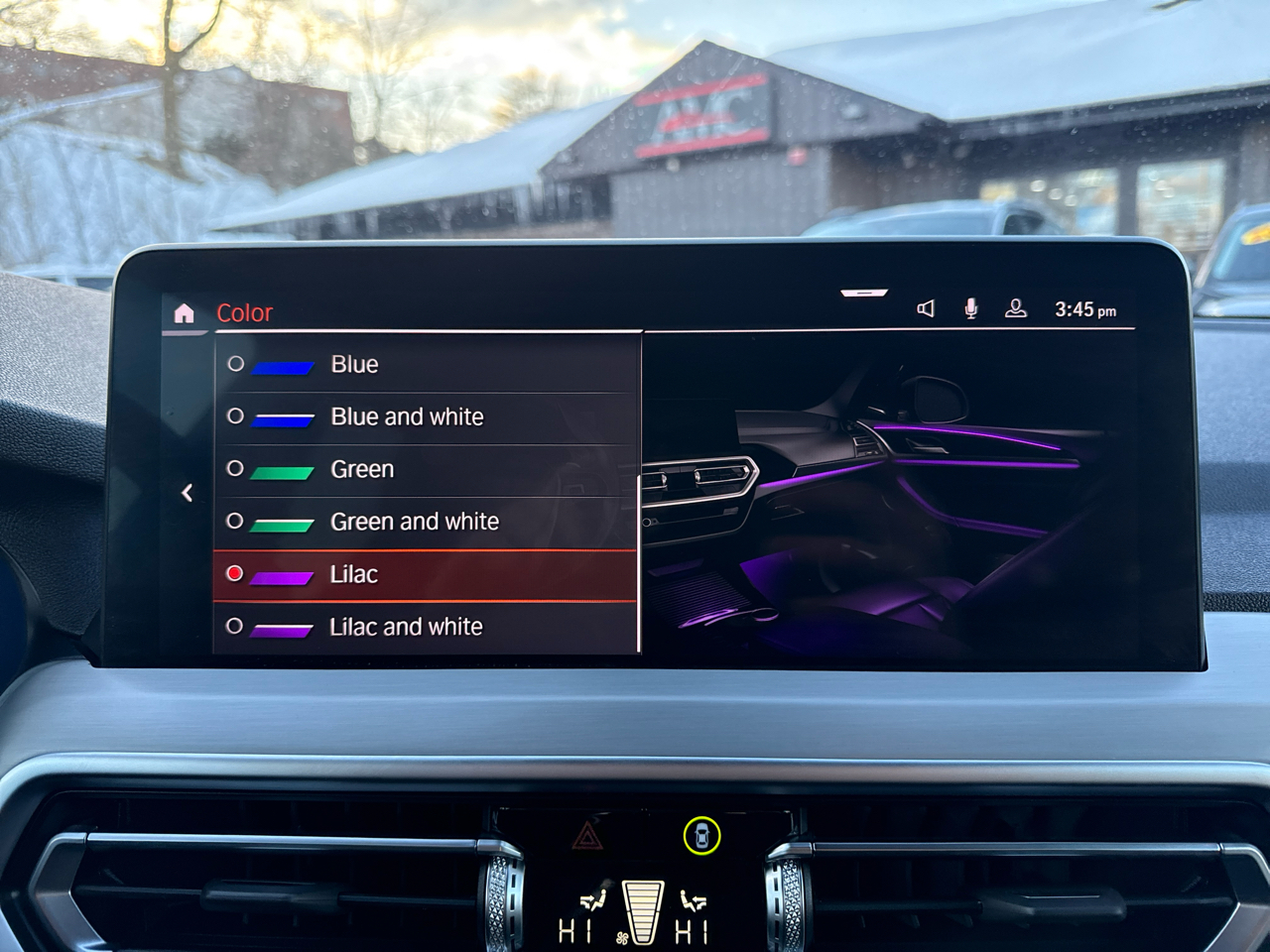
Task: Go to the home screen icon
Action: coord(184,314)
